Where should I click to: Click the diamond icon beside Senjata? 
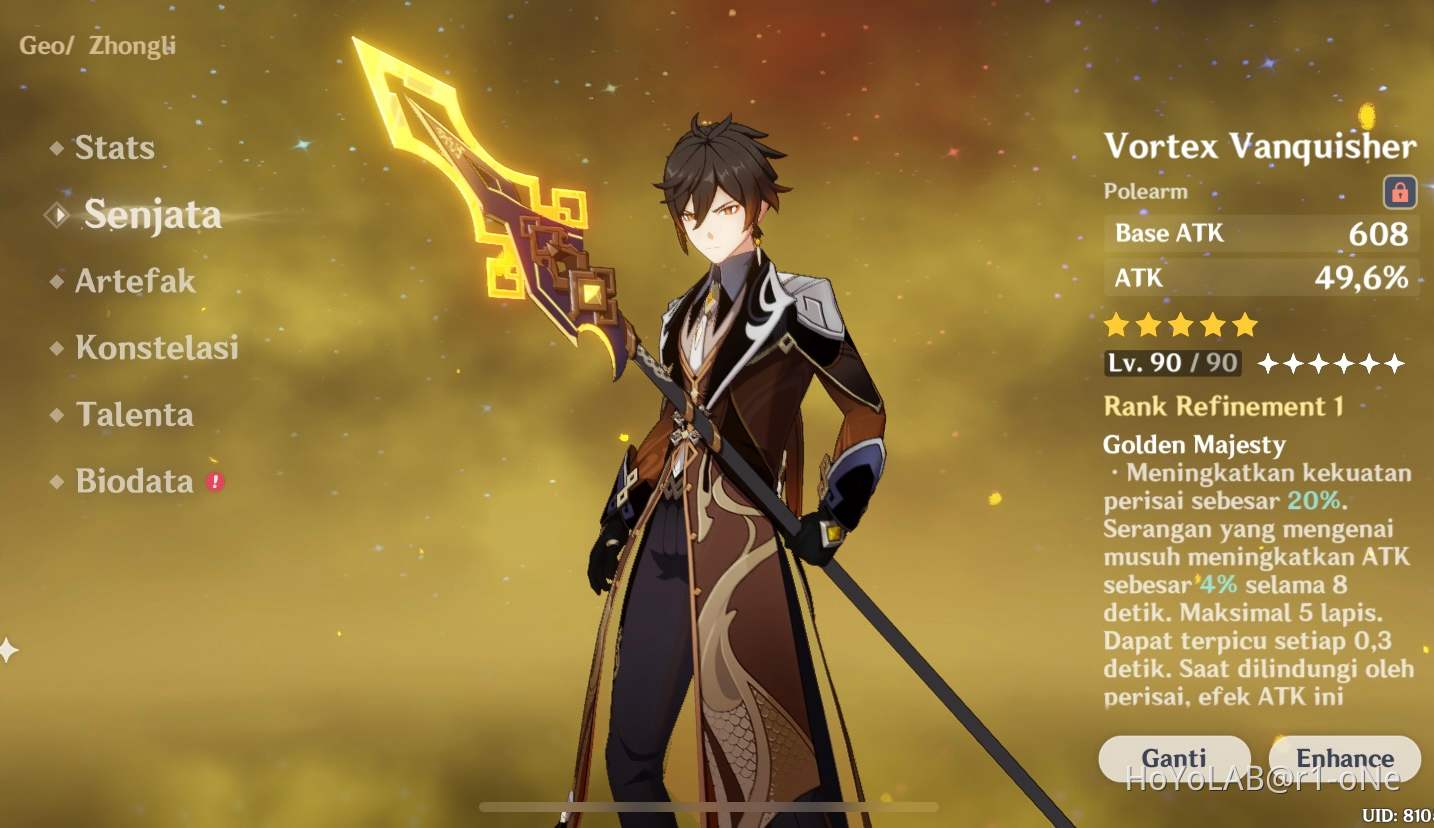point(55,214)
